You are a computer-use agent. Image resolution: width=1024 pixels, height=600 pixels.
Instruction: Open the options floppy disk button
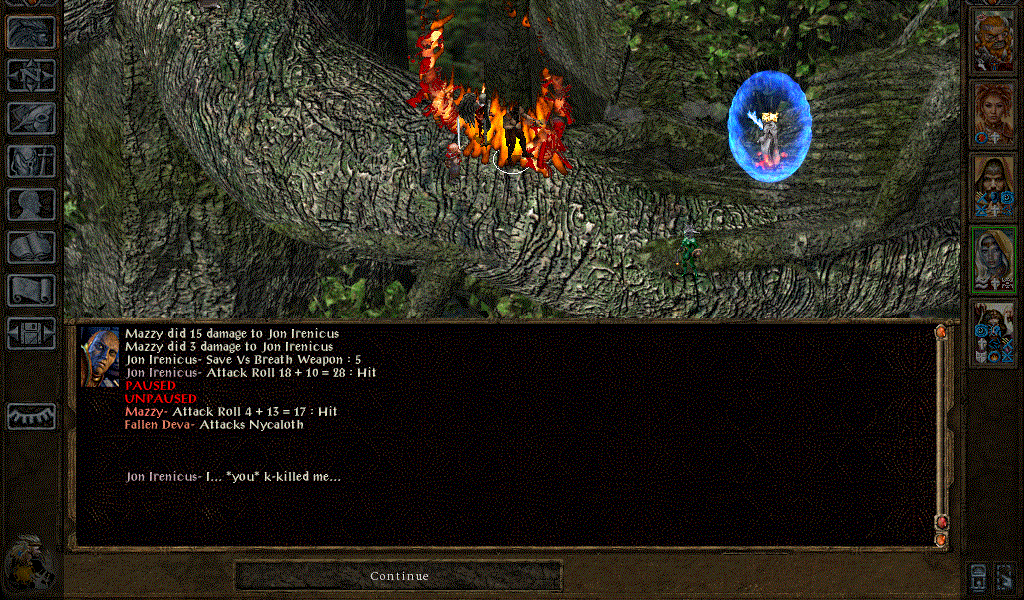31,333
